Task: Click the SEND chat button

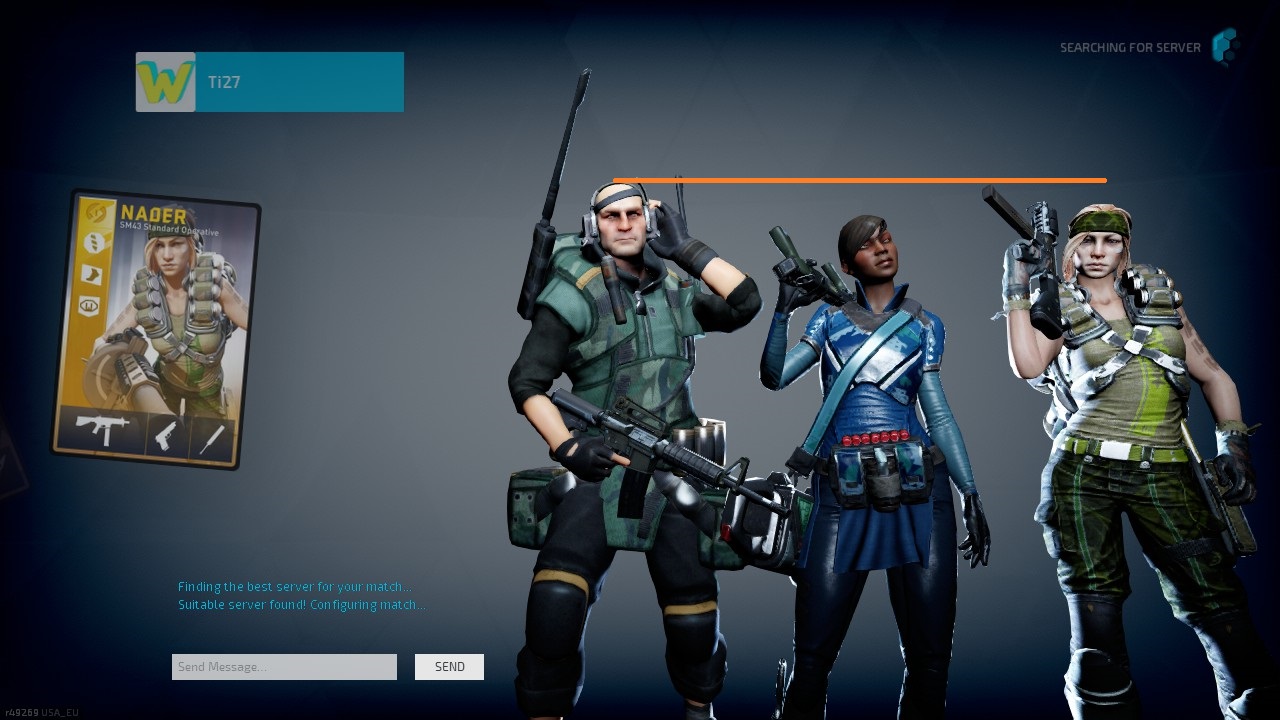Action: tap(449, 667)
